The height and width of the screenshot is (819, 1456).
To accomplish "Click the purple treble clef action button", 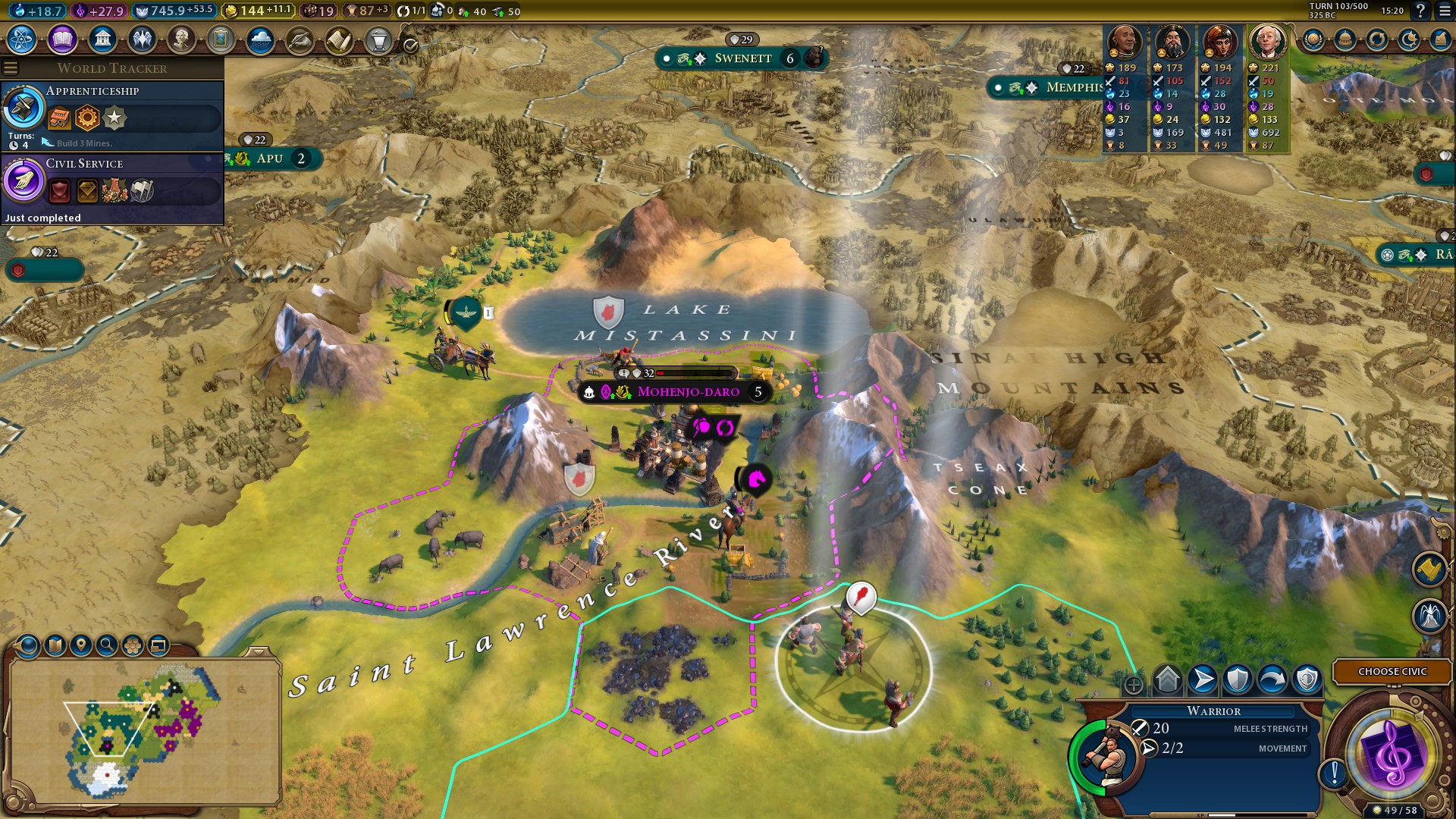I will point(1392,755).
